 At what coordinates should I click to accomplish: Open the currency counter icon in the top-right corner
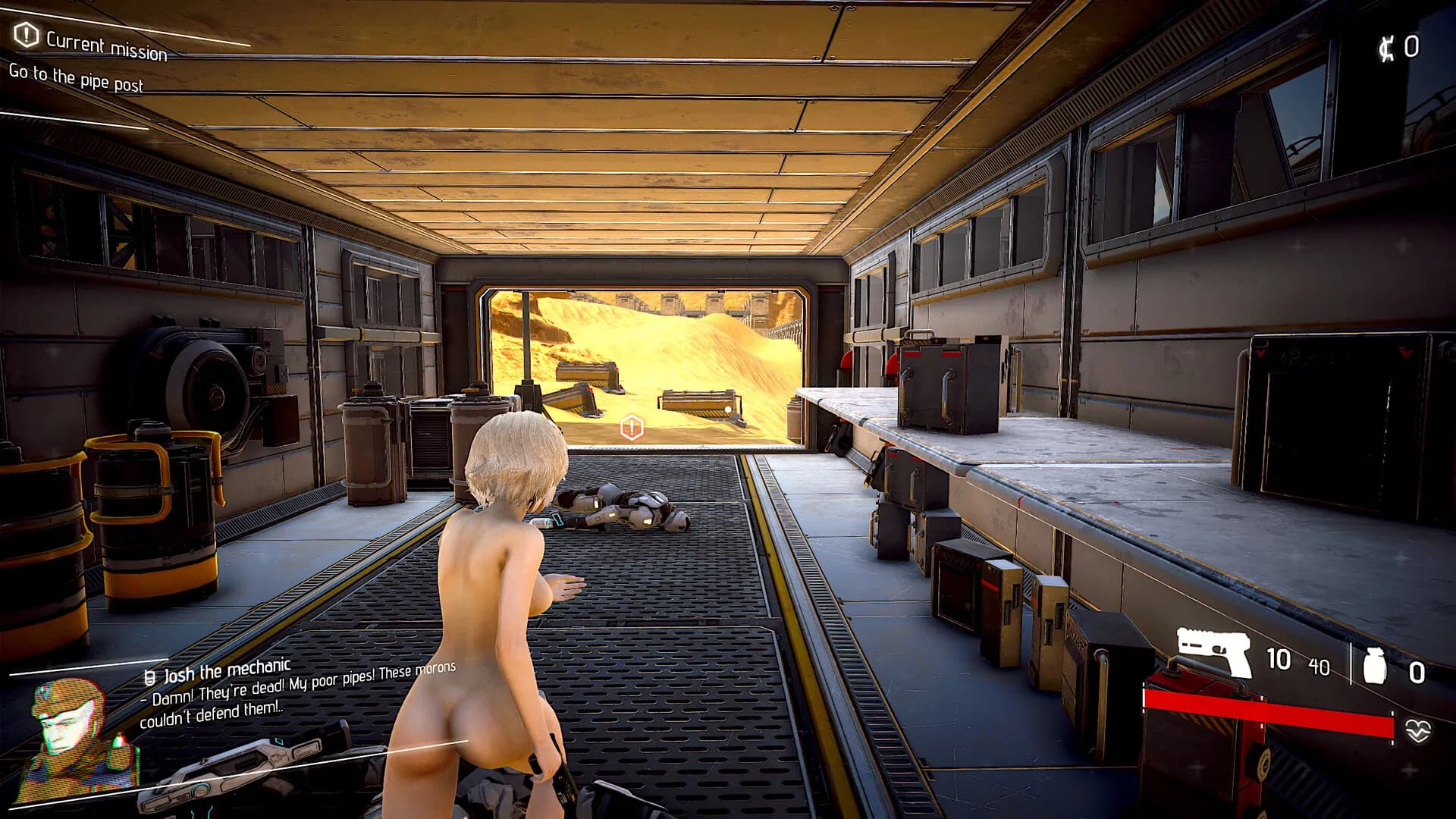(x=1389, y=48)
